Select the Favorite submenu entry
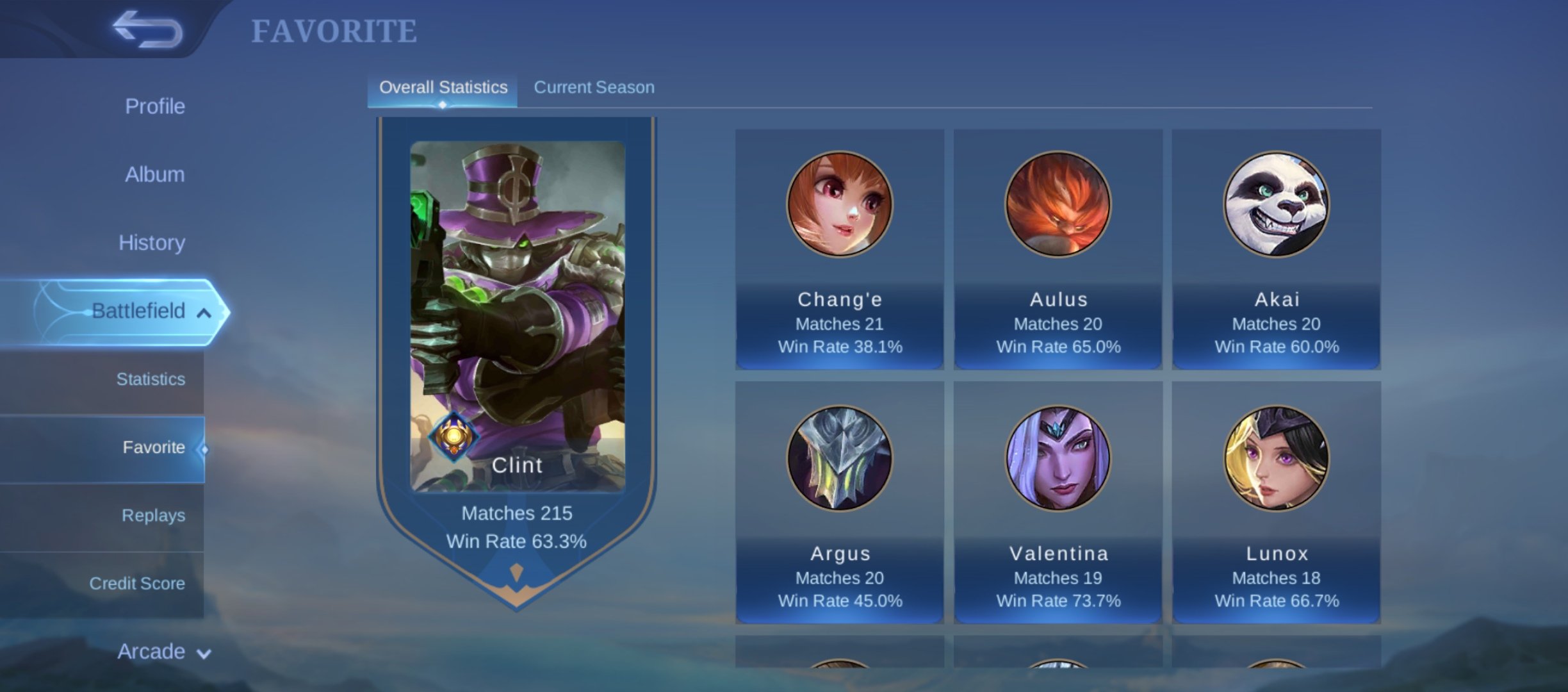The height and width of the screenshot is (692, 1568). point(154,447)
